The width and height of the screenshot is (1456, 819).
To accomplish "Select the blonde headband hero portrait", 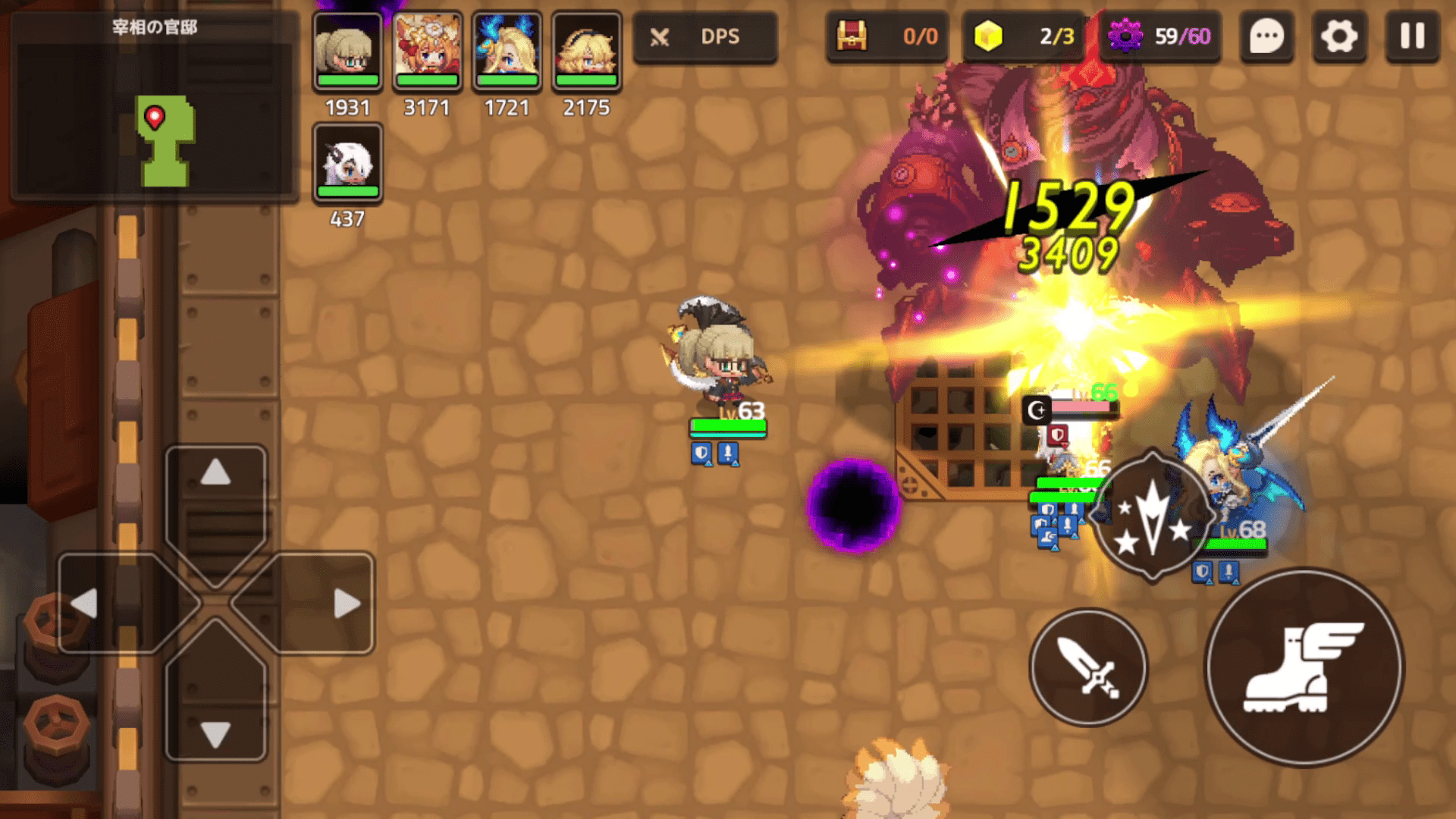I will coord(586,50).
